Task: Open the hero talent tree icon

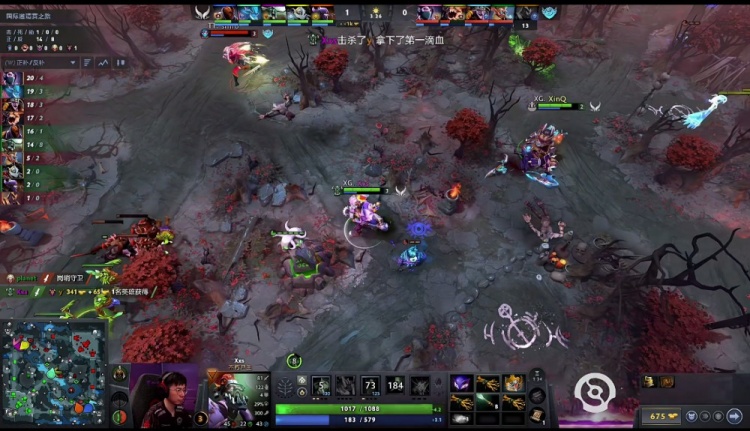Action: (286, 387)
